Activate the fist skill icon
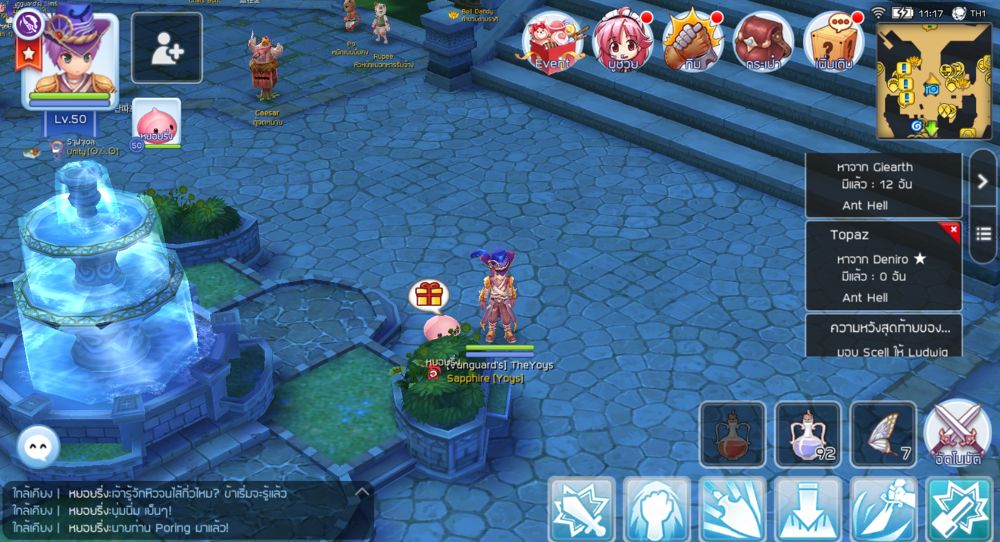 click(x=656, y=510)
